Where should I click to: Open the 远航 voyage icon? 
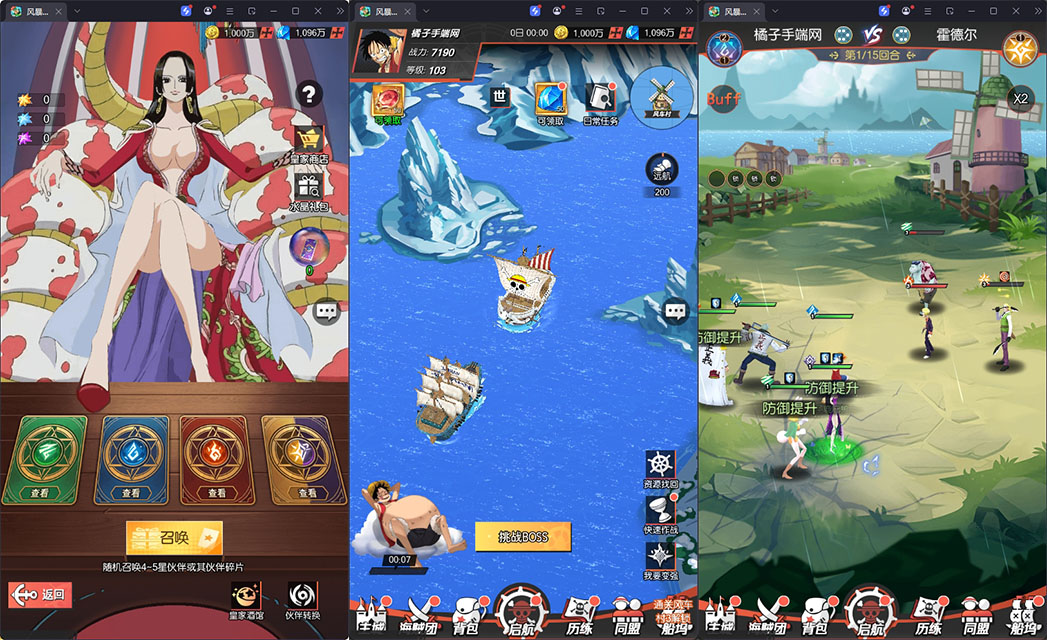click(x=662, y=172)
